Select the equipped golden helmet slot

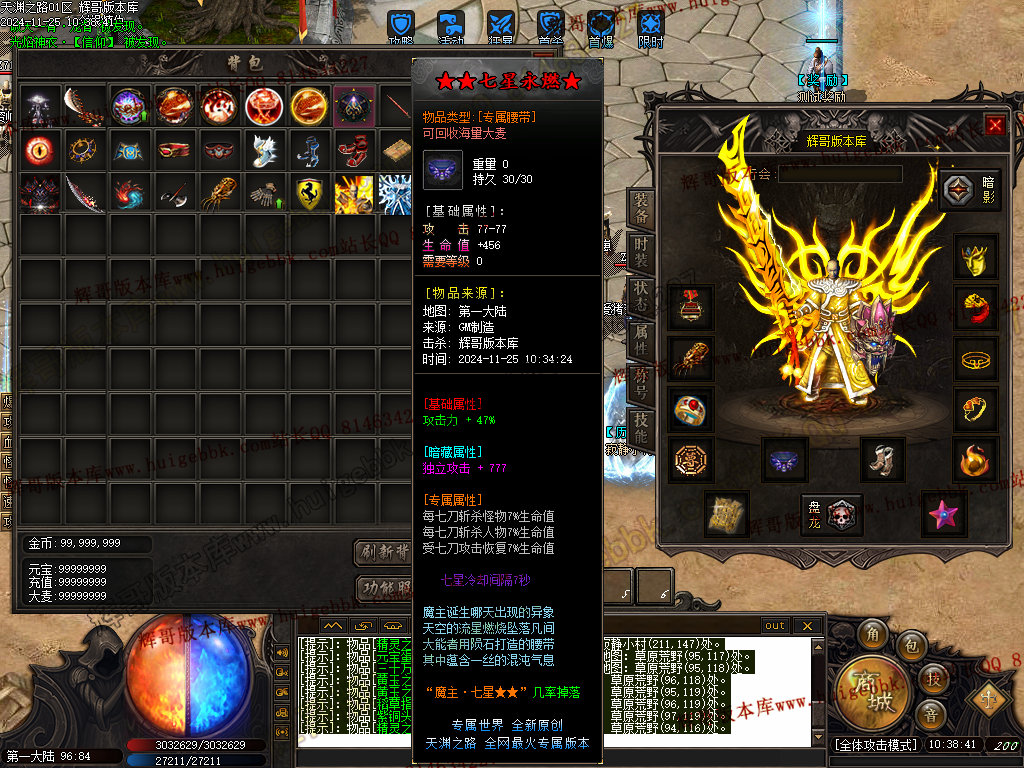pos(975,258)
